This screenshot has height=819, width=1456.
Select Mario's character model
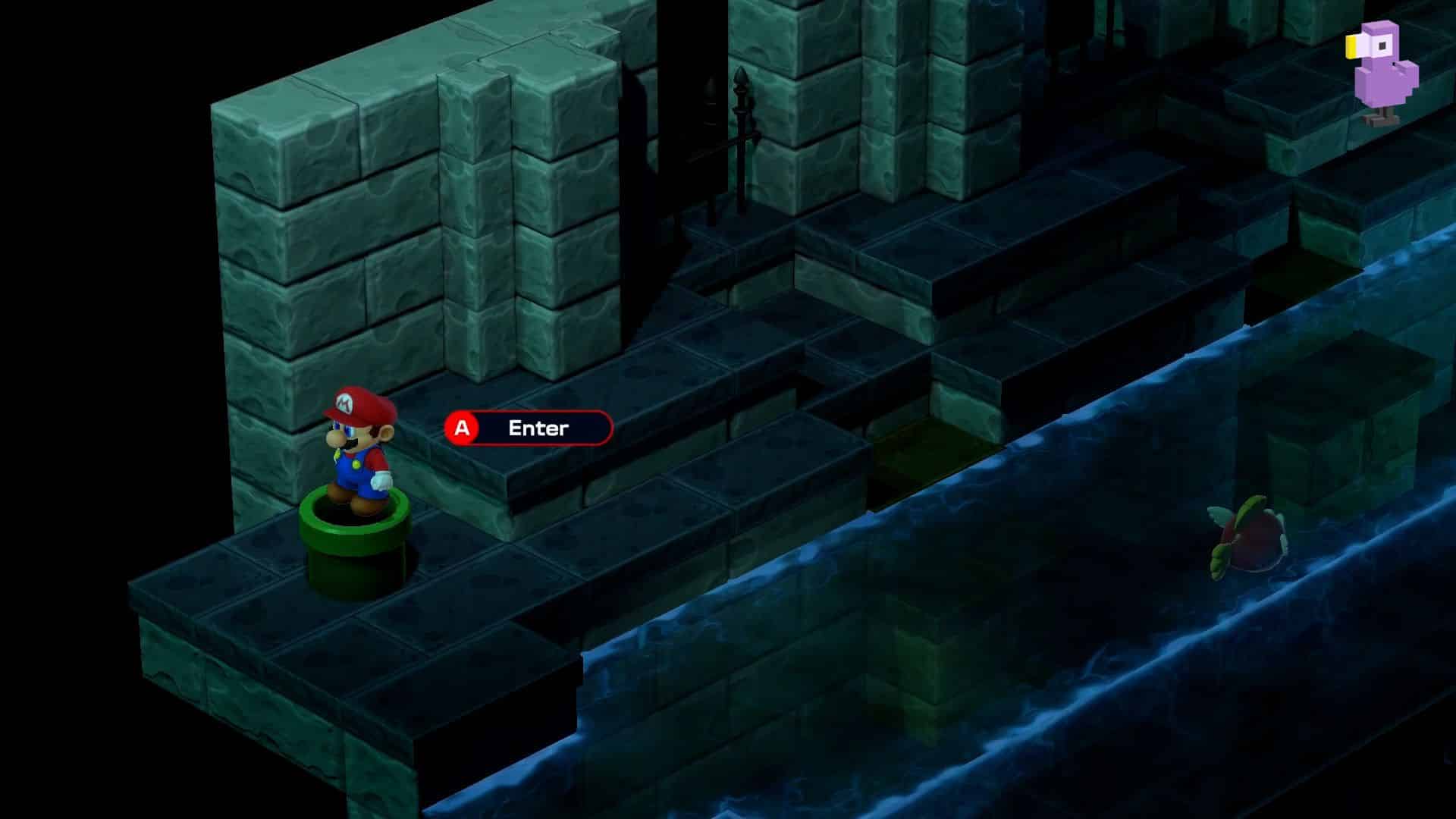(x=356, y=447)
